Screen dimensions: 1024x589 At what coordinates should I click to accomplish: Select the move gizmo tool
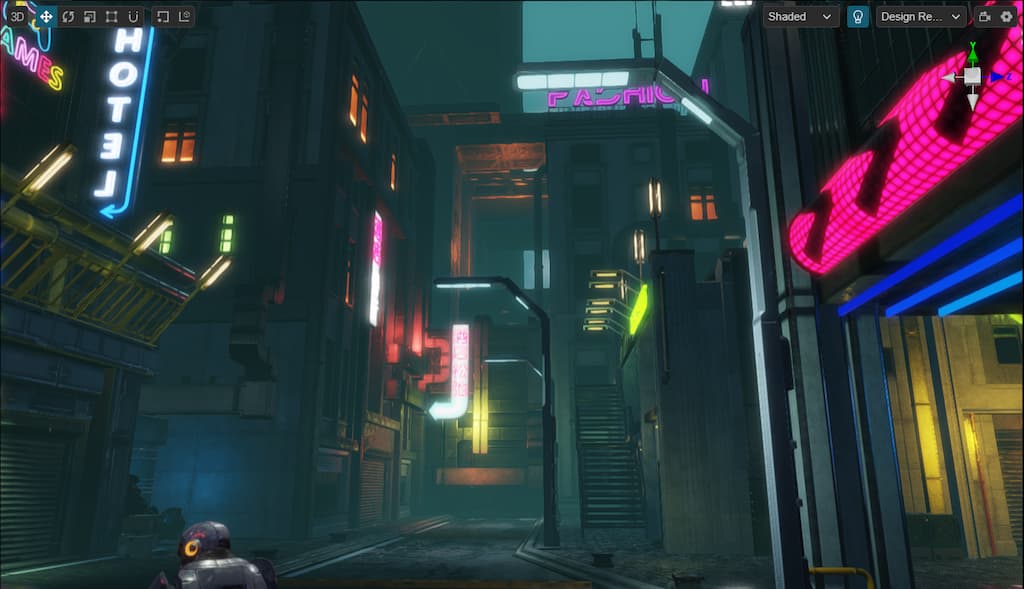point(46,16)
